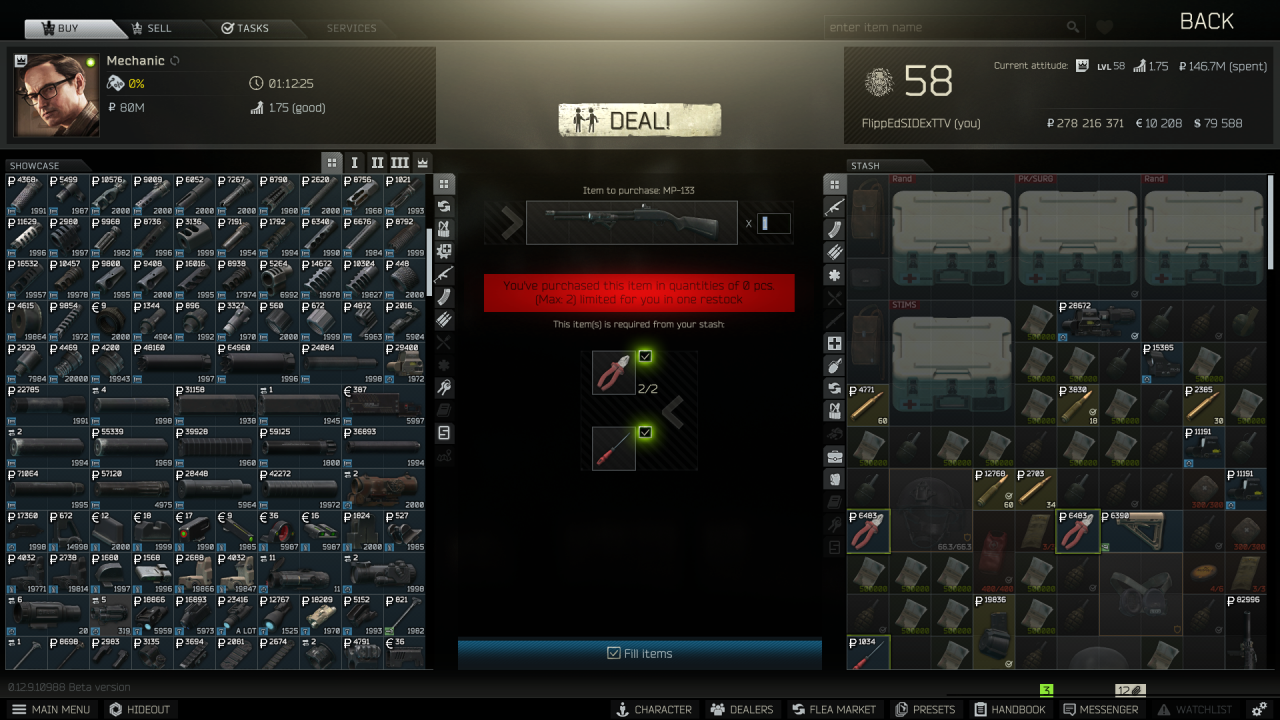The image size is (1280, 720).
Task: Toggle the Fill items option
Action: click(639, 653)
